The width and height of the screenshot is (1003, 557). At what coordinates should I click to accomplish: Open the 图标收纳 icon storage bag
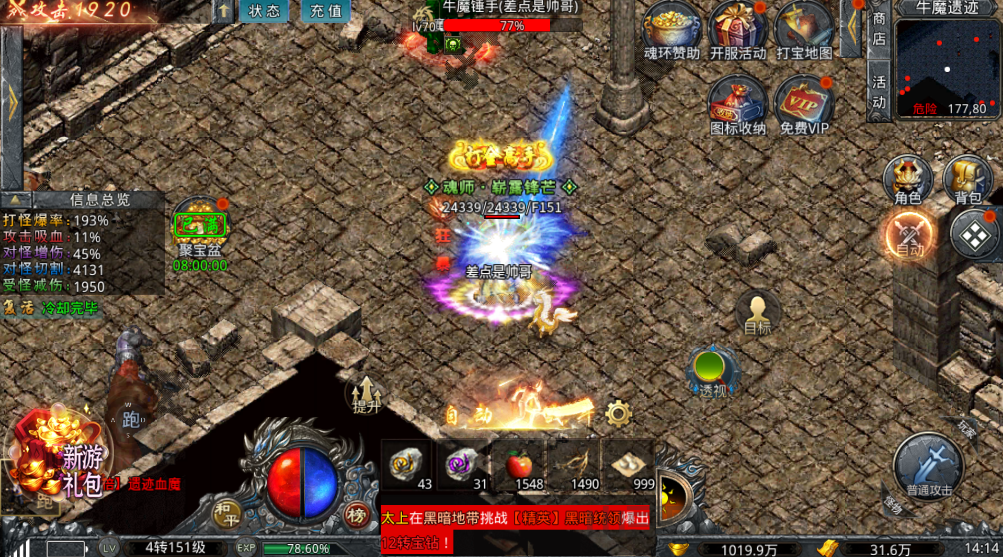coord(737,102)
